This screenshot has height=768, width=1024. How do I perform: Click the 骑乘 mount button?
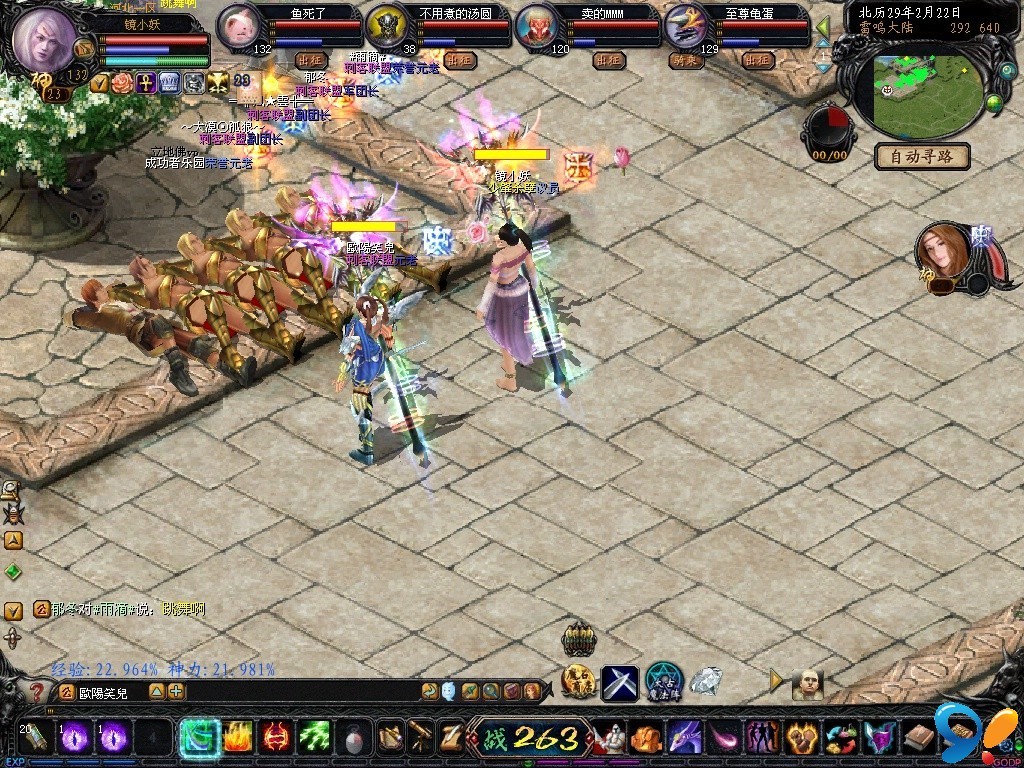point(685,60)
